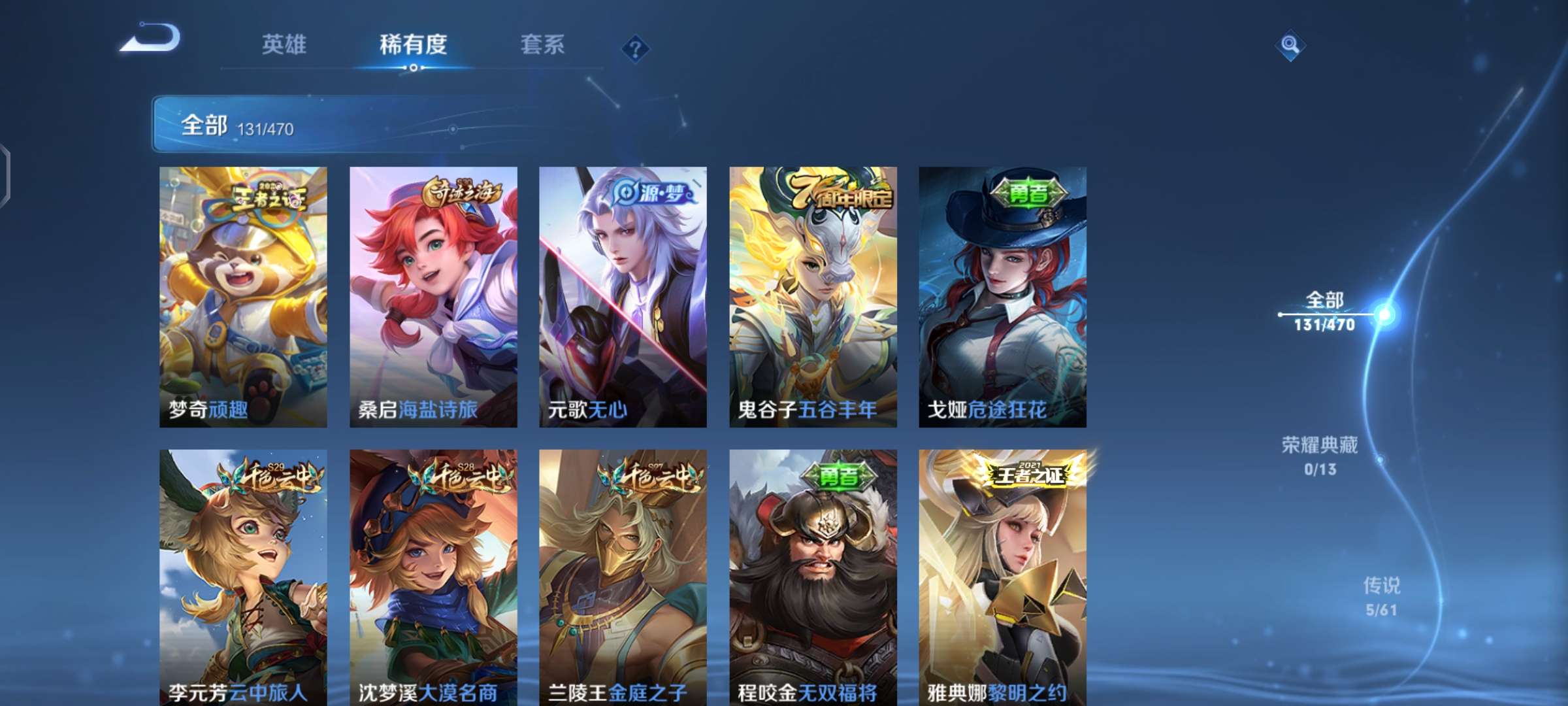This screenshot has height=706, width=1568.
Task: Click the question mark help icon
Action: click(636, 48)
